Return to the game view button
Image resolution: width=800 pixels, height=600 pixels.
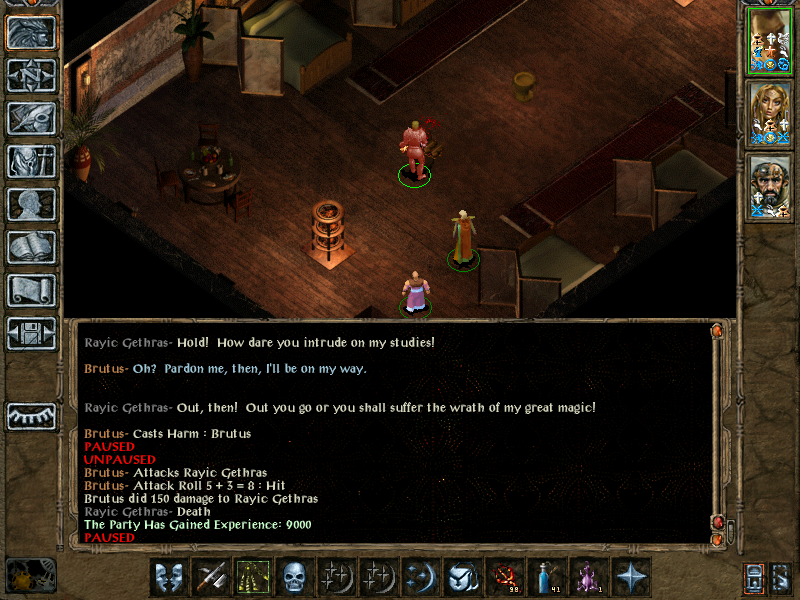(31, 32)
